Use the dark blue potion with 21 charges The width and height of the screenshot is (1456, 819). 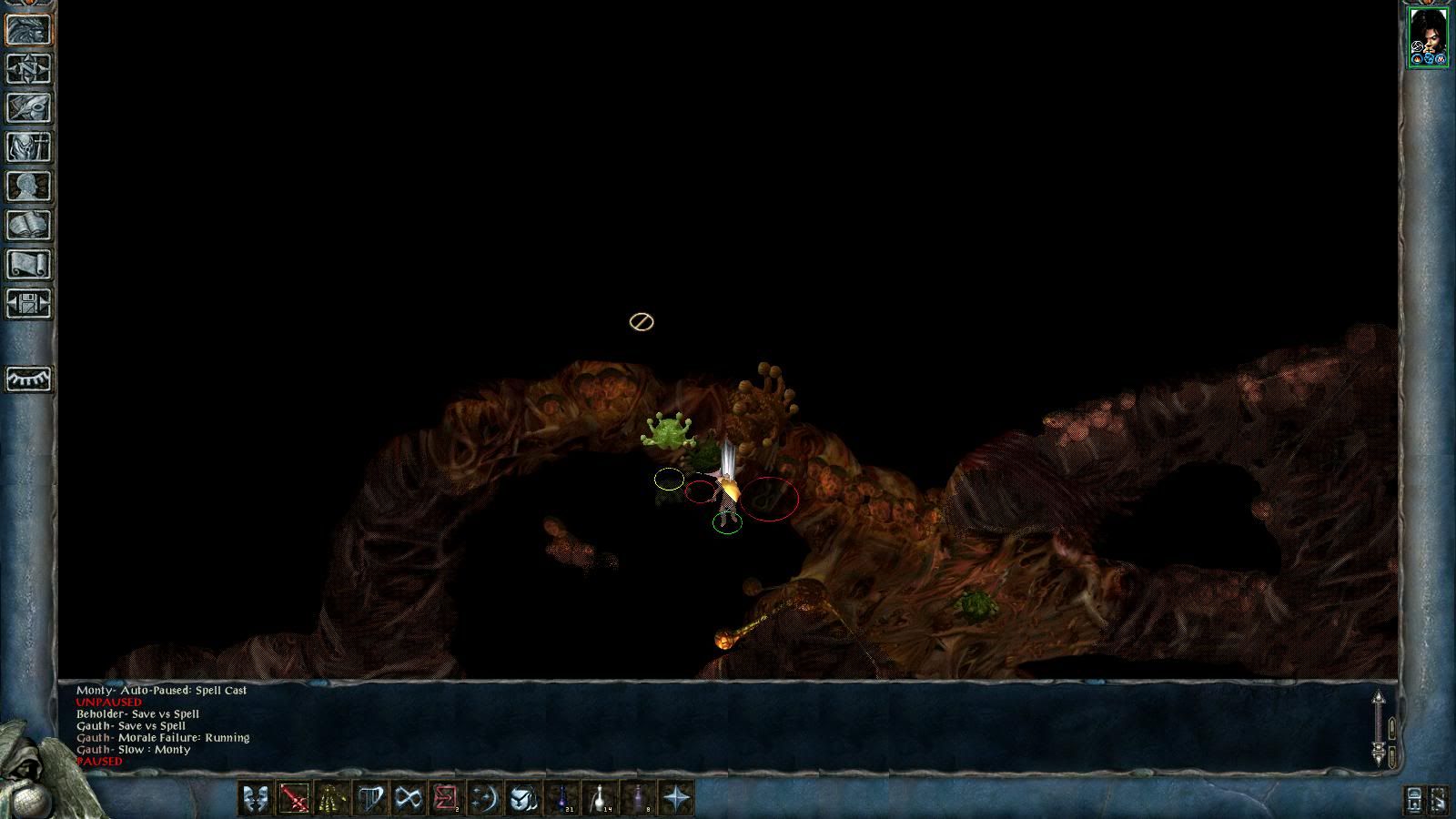click(x=562, y=798)
